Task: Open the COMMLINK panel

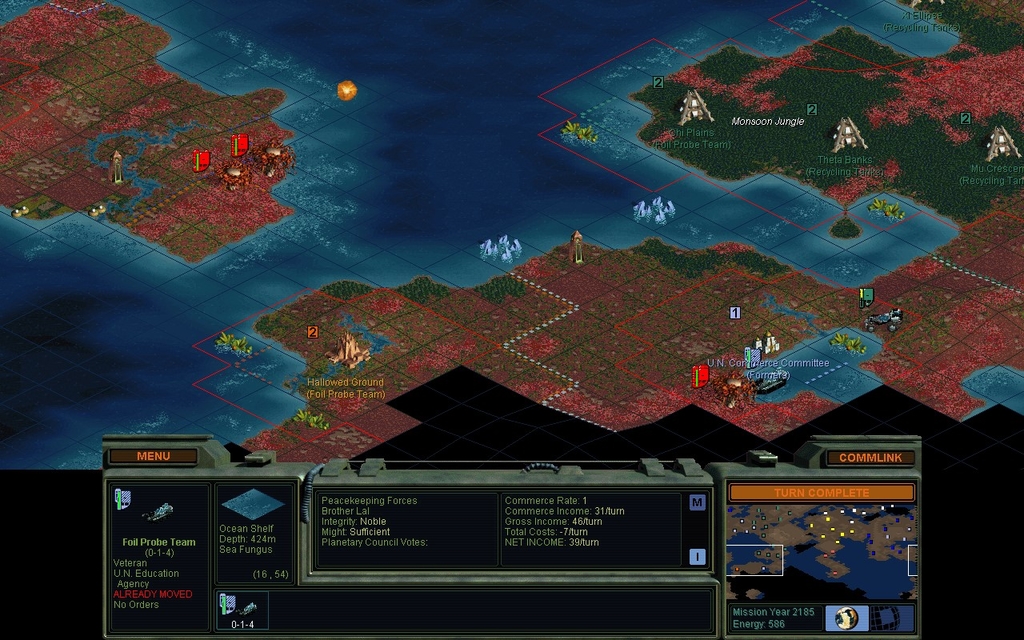Action: point(870,458)
